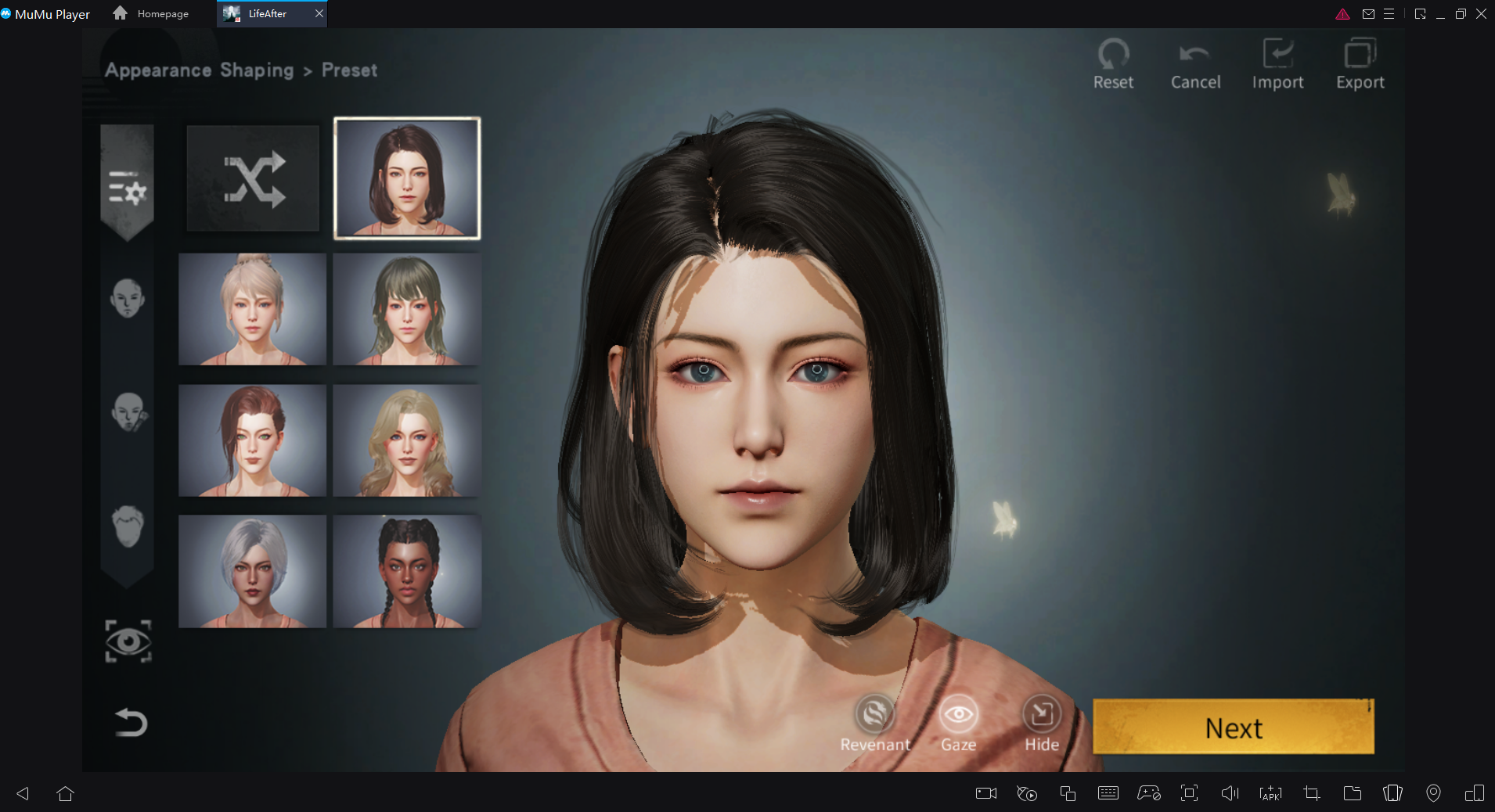Image resolution: width=1495 pixels, height=812 pixels.
Task: Select the dark braided pigtails preset
Action: (x=407, y=571)
